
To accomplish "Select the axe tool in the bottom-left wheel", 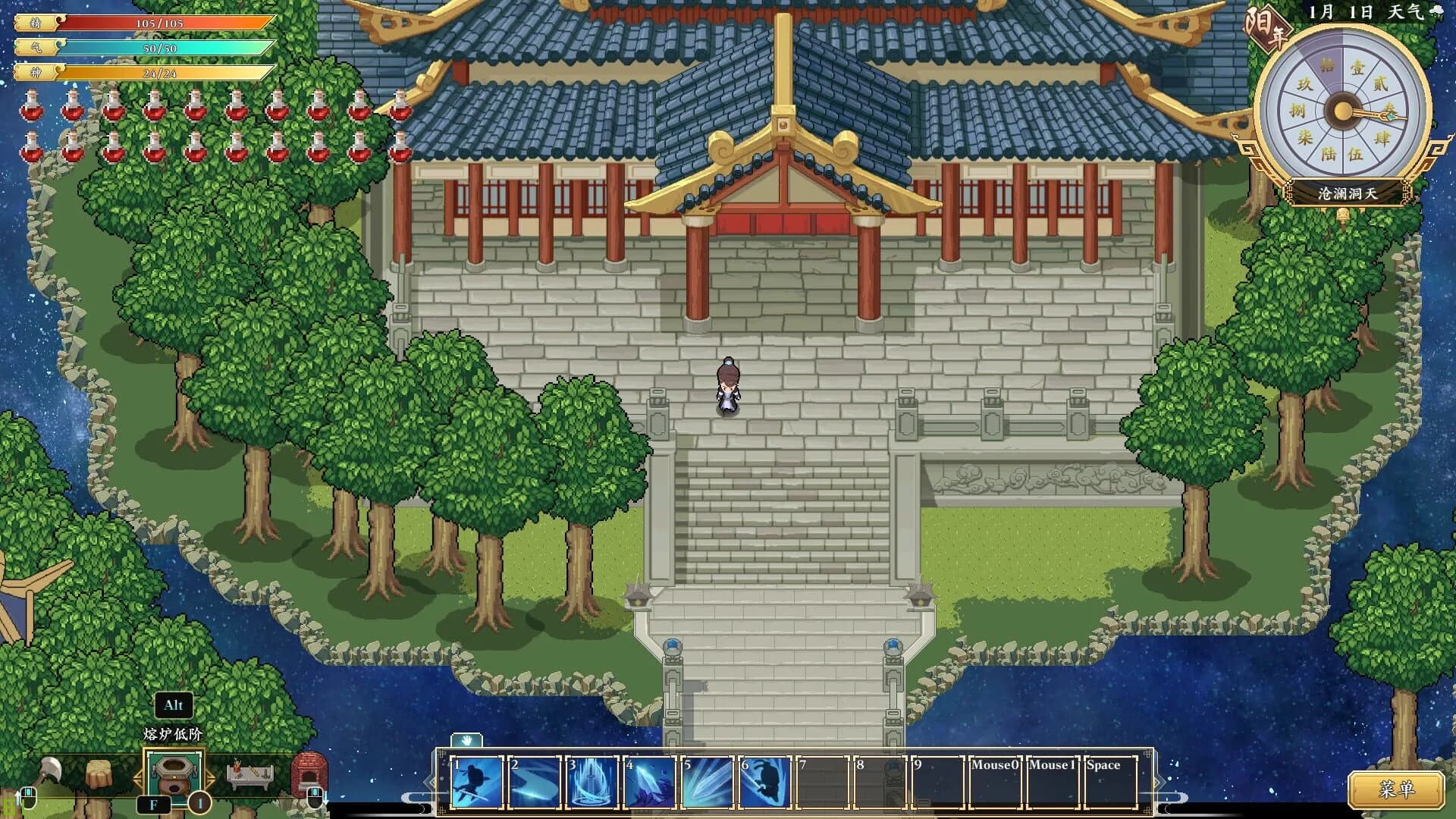I will pos(50,770).
